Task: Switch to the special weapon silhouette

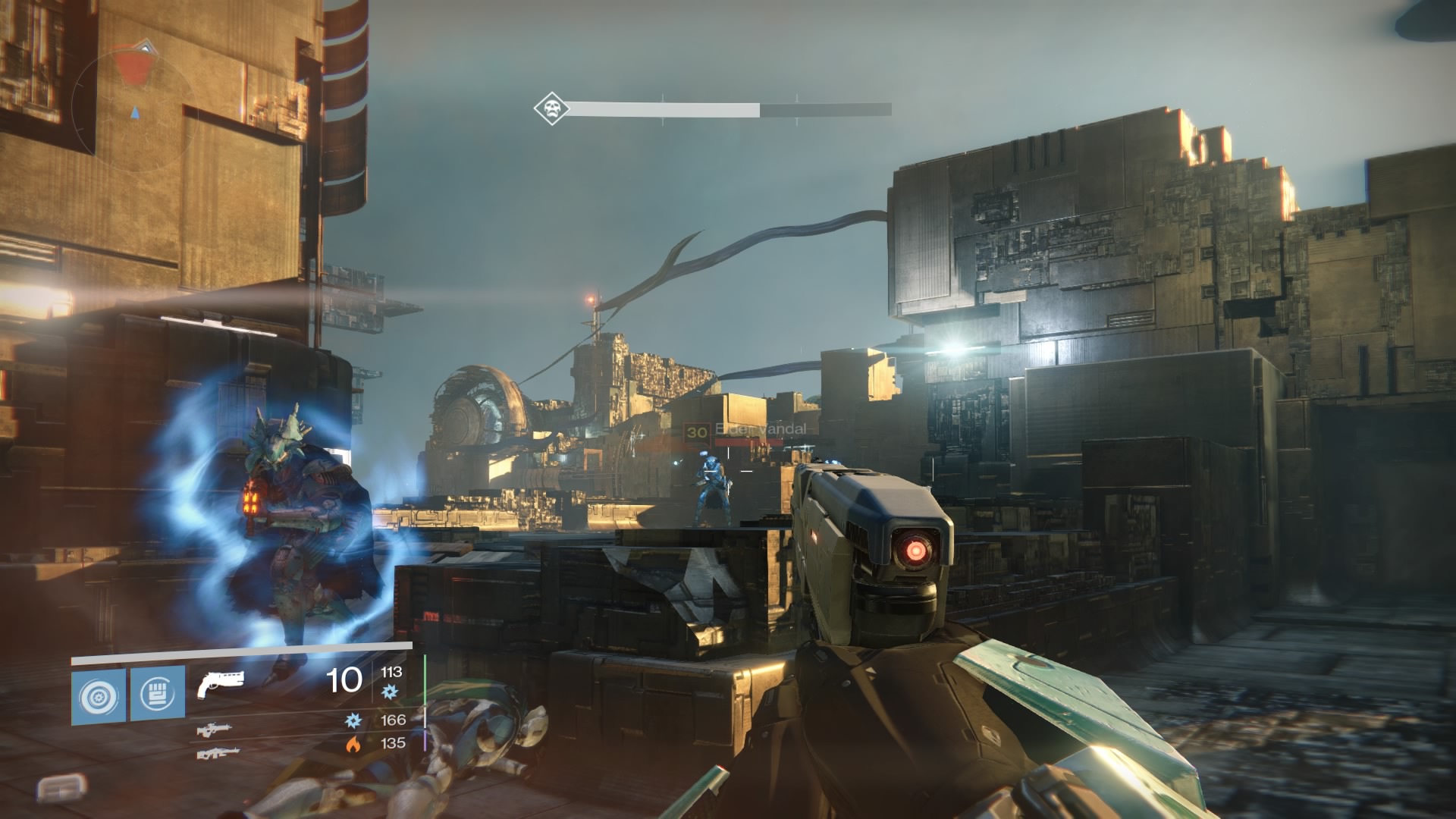Action: [x=215, y=730]
